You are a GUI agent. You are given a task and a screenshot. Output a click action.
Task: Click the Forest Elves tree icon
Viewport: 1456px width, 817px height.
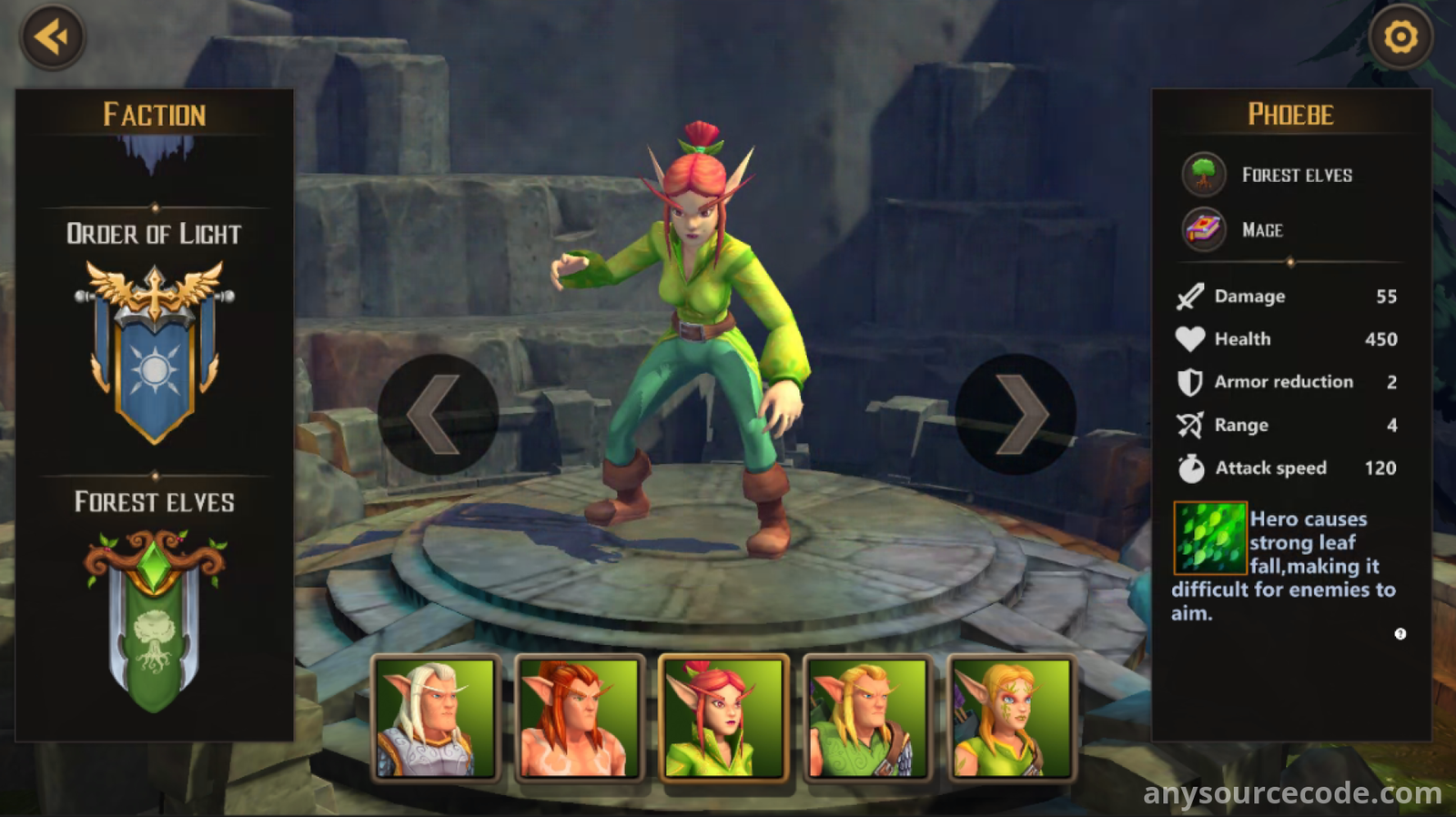pyautogui.click(x=1203, y=174)
